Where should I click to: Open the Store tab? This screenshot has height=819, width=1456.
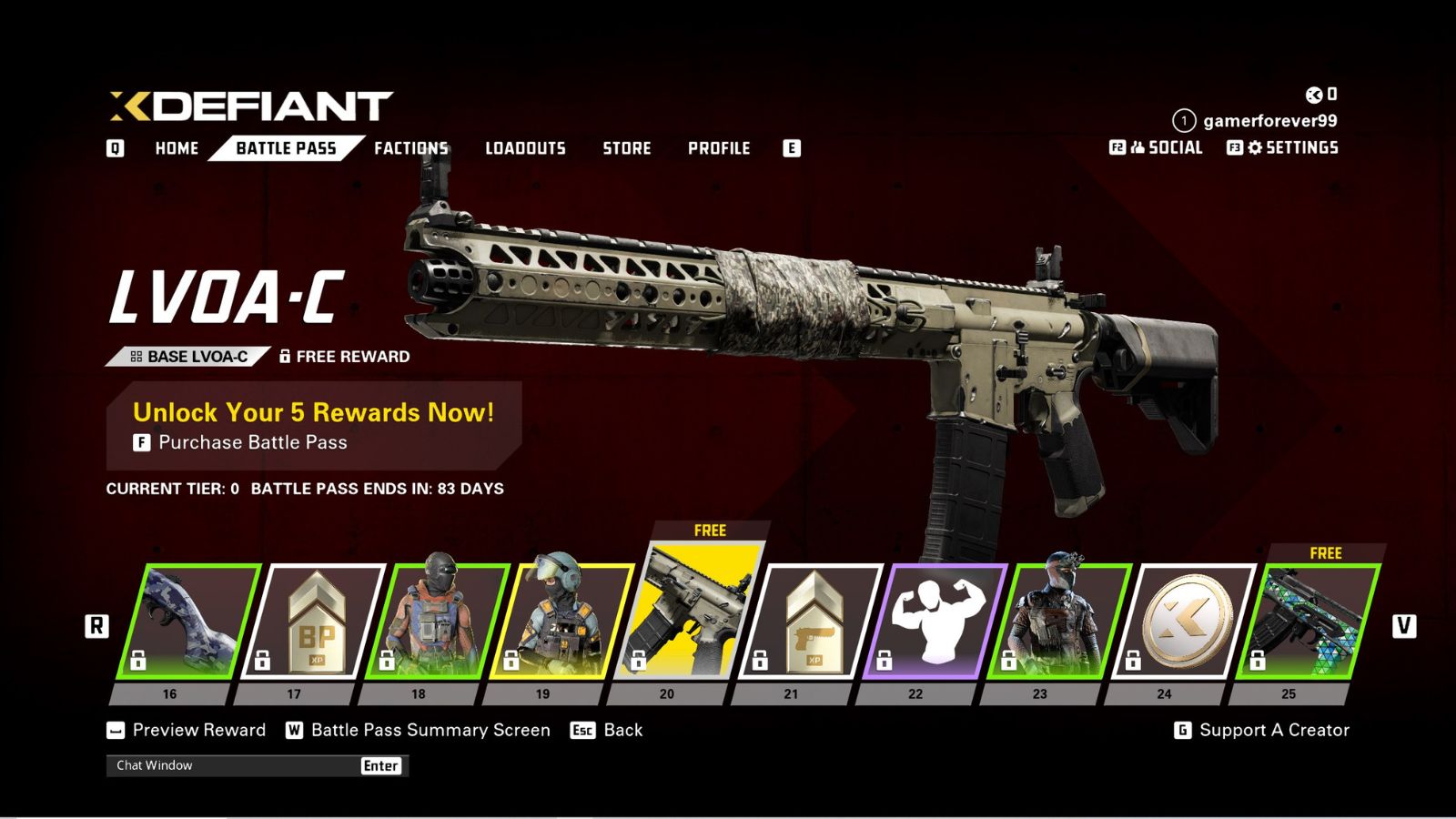click(628, 148)
